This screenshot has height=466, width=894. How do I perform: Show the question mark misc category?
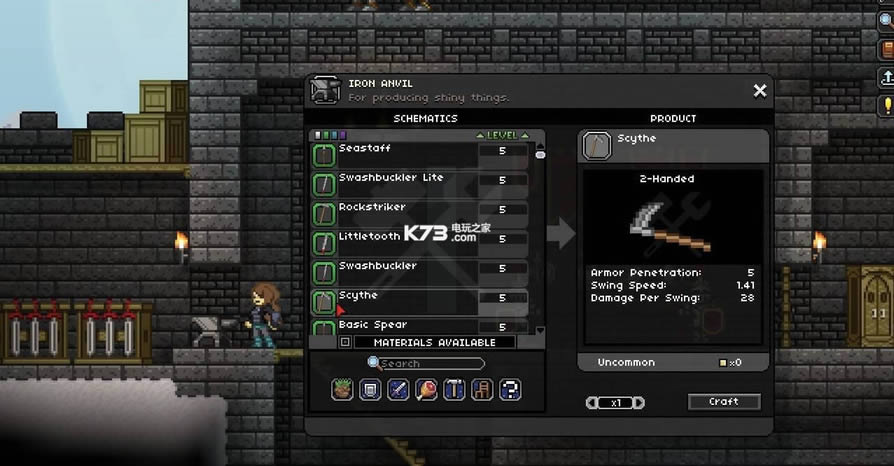click(x=509, y=390)
